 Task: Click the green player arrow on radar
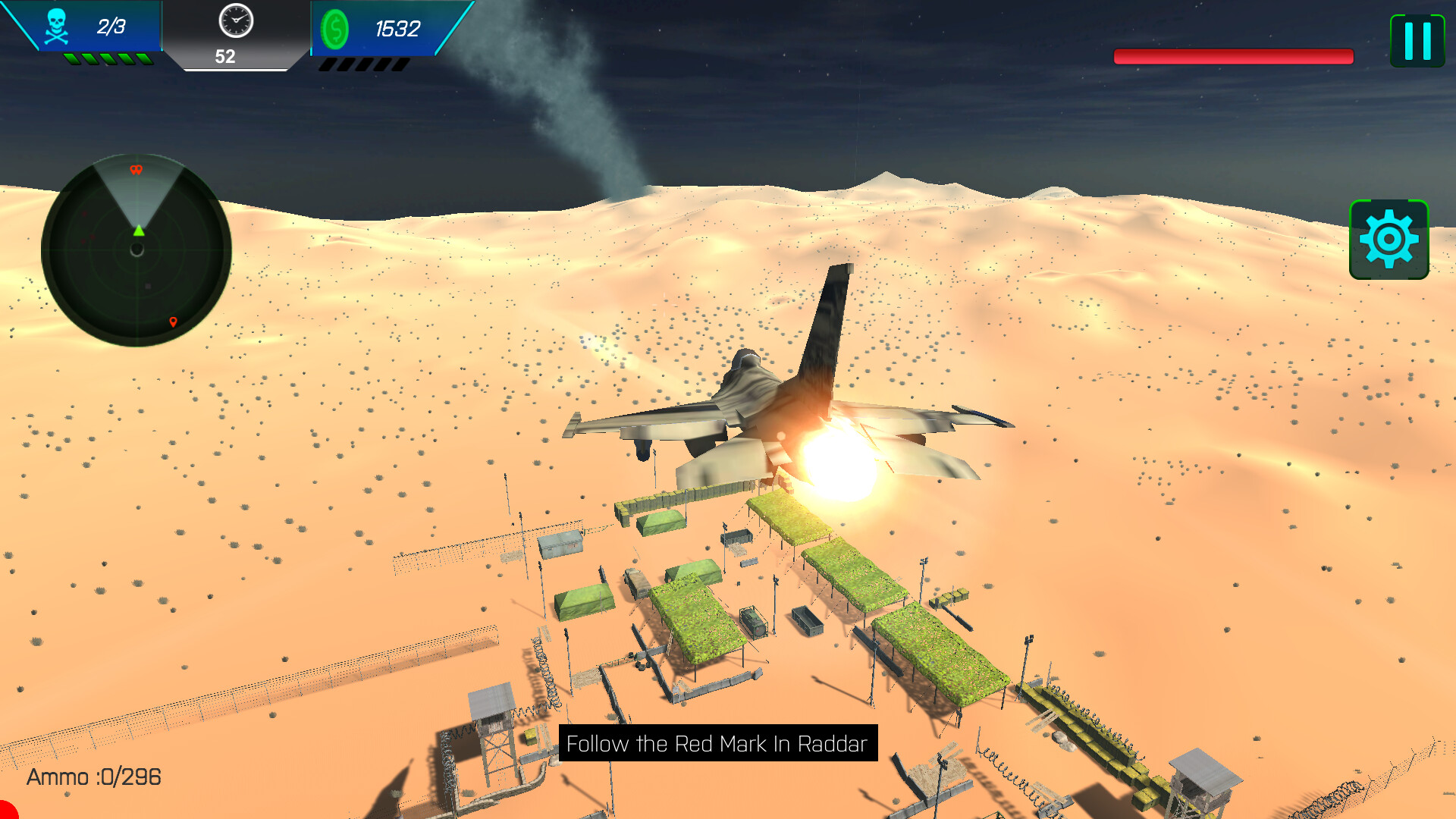[x=139, y=231]
